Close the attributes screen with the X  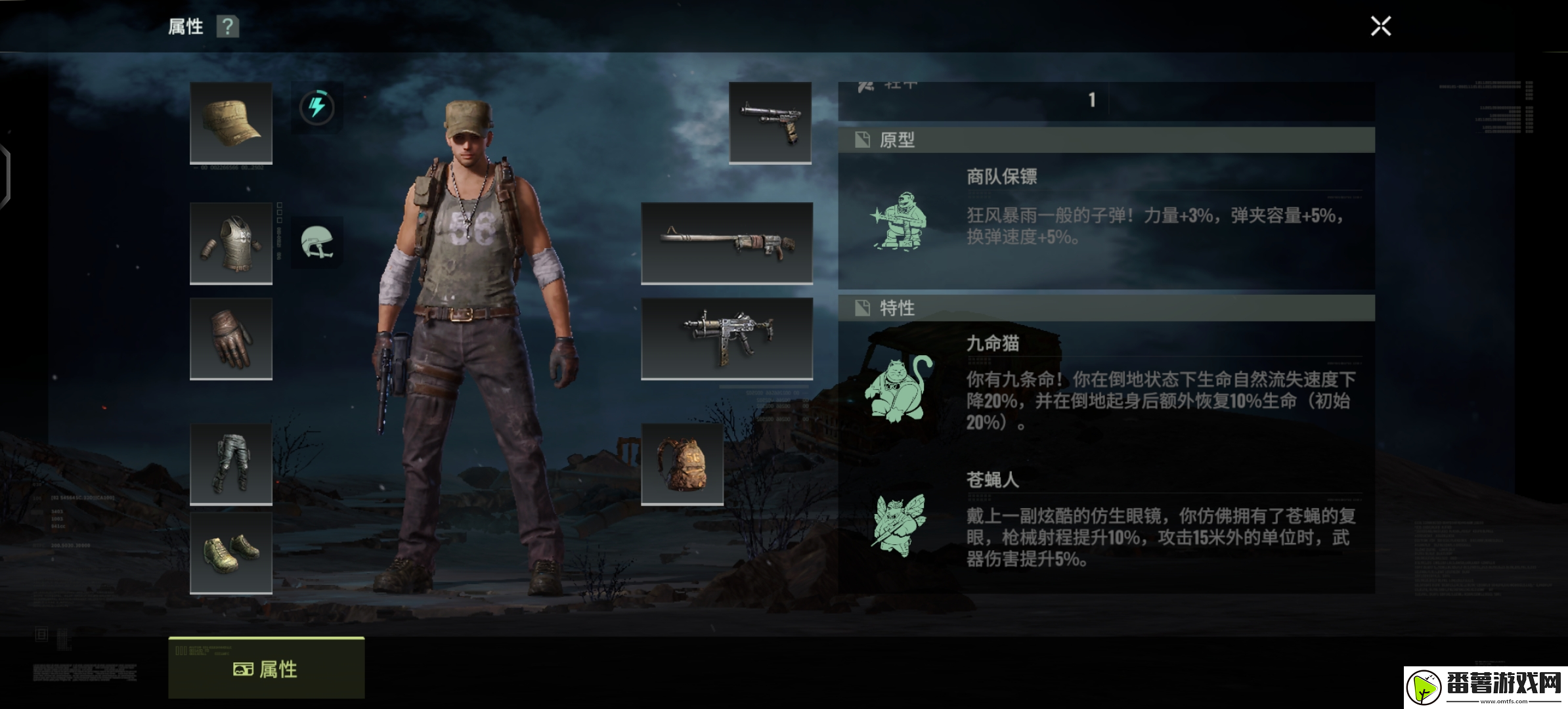click(x=1380, y=26)
